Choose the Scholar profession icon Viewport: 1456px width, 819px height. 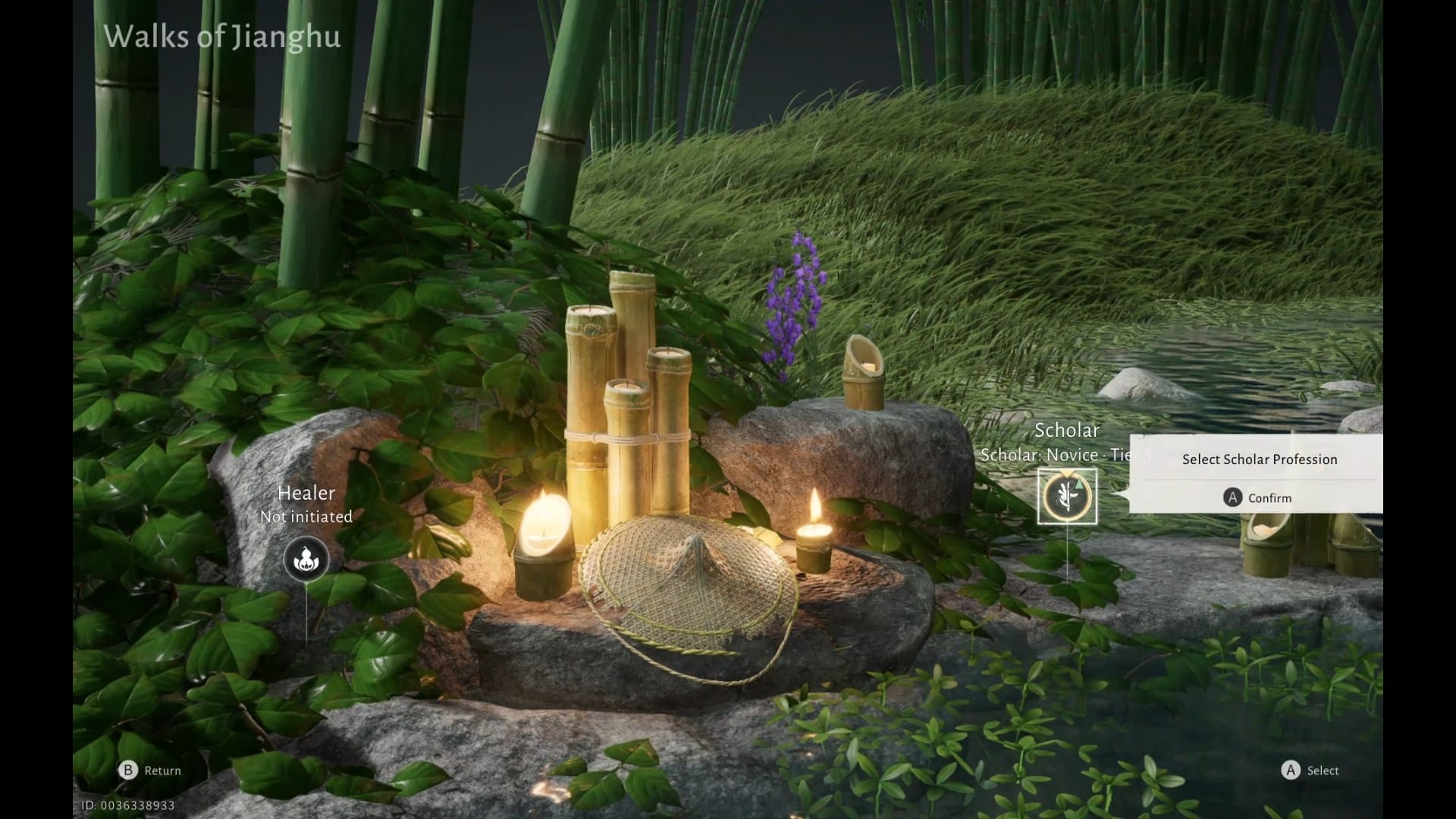tap(1067, 497)
